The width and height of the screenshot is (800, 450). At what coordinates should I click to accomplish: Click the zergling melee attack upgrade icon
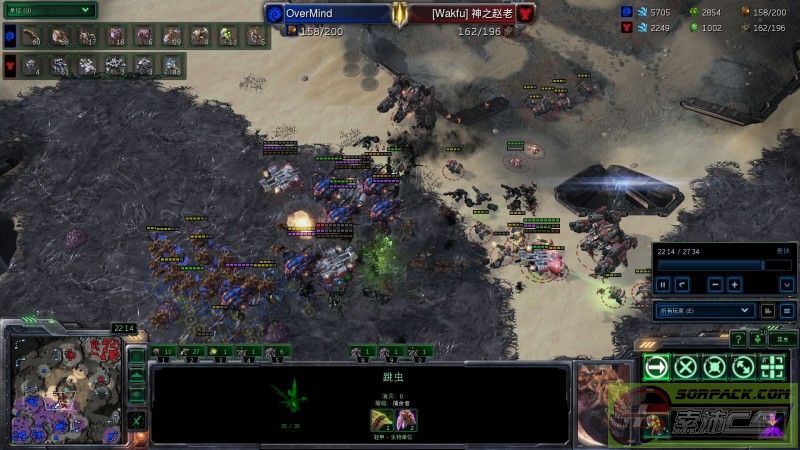pos(382,419)
